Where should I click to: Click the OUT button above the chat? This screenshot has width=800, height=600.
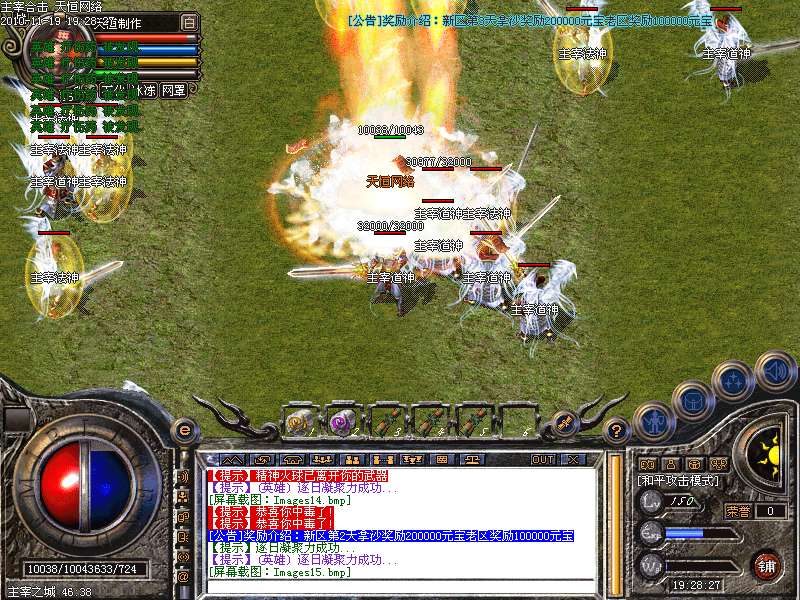[543, 459]
